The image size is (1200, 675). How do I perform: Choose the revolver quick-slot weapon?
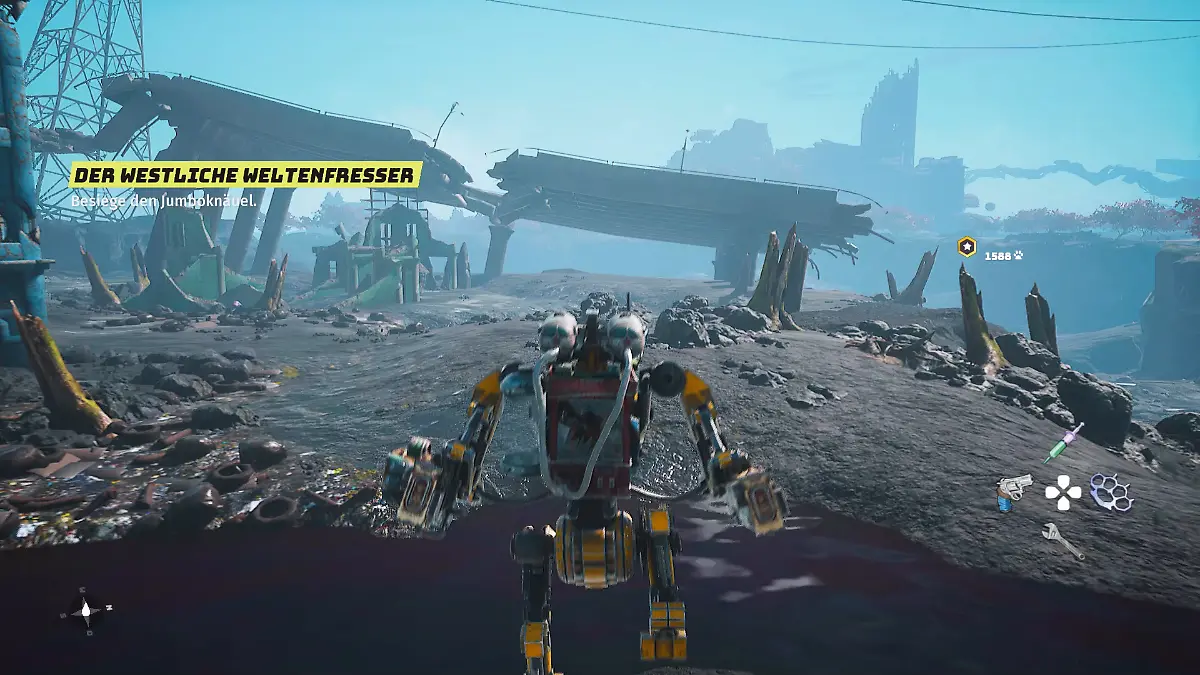1013,492
